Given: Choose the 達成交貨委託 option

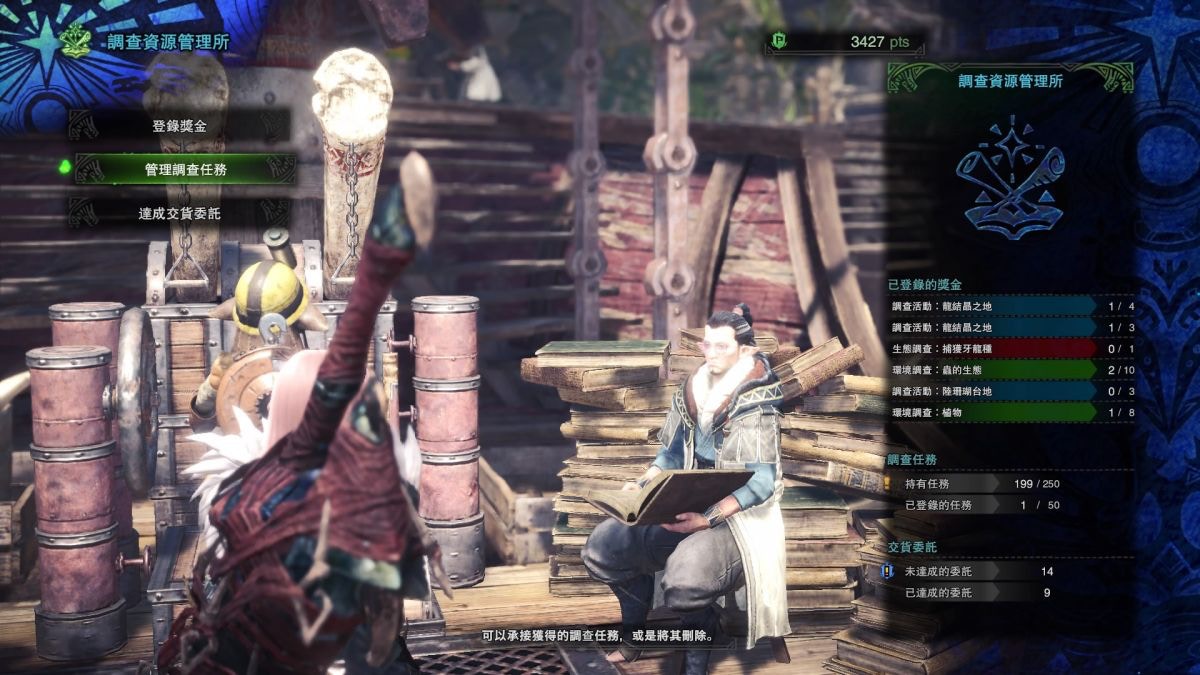Looking at the screenshot, I should [180, 213].
